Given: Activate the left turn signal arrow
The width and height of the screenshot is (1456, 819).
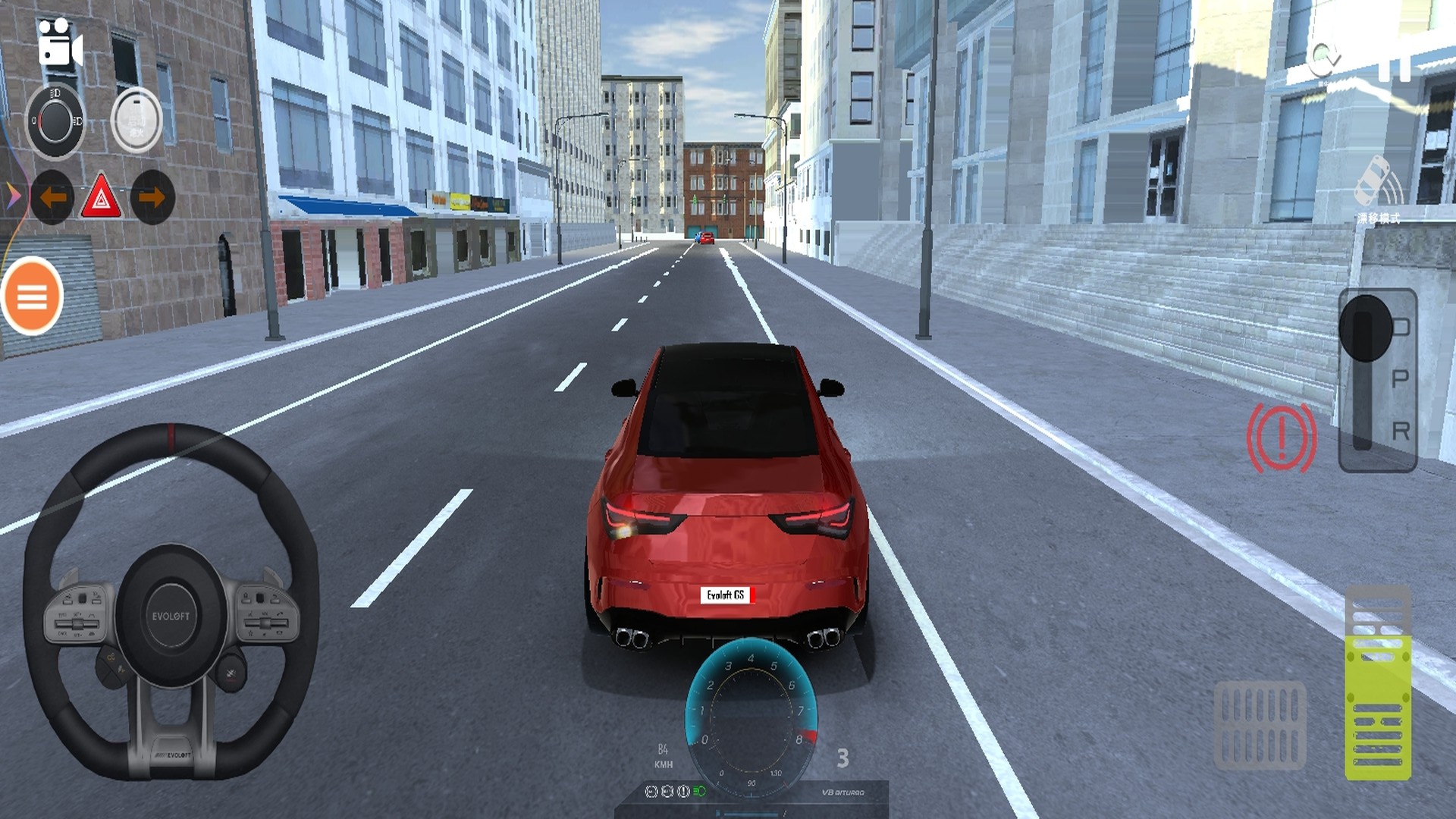Looking at the screenshot, I should pyautogui.click(x=52, y=198).
